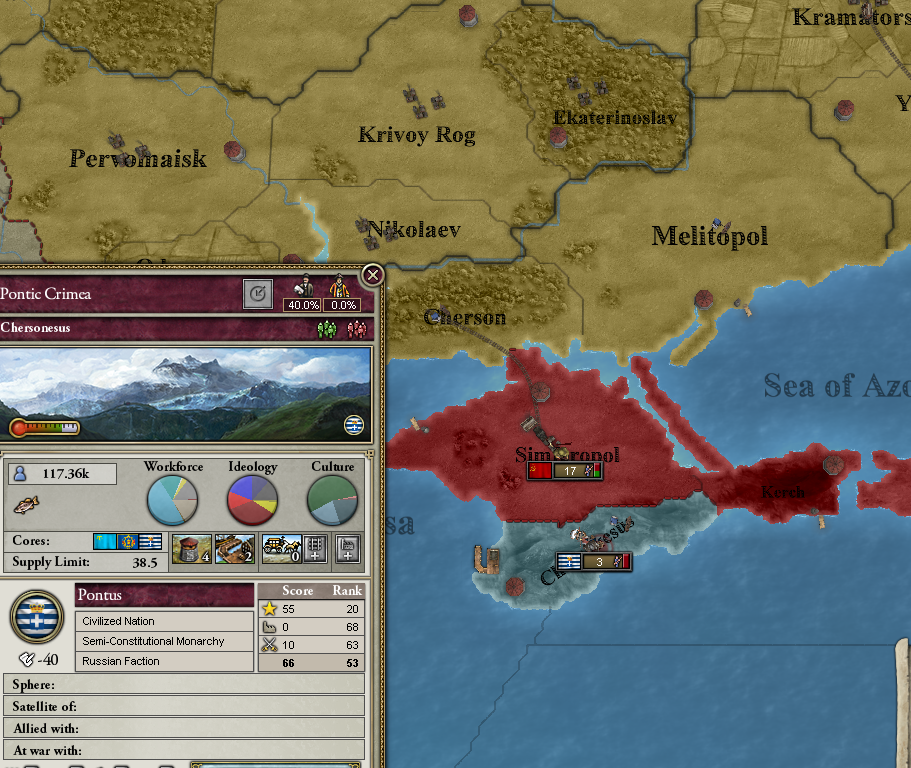Select the Pontus army of 3 units

pyautogui.click(x=594, y=562)
